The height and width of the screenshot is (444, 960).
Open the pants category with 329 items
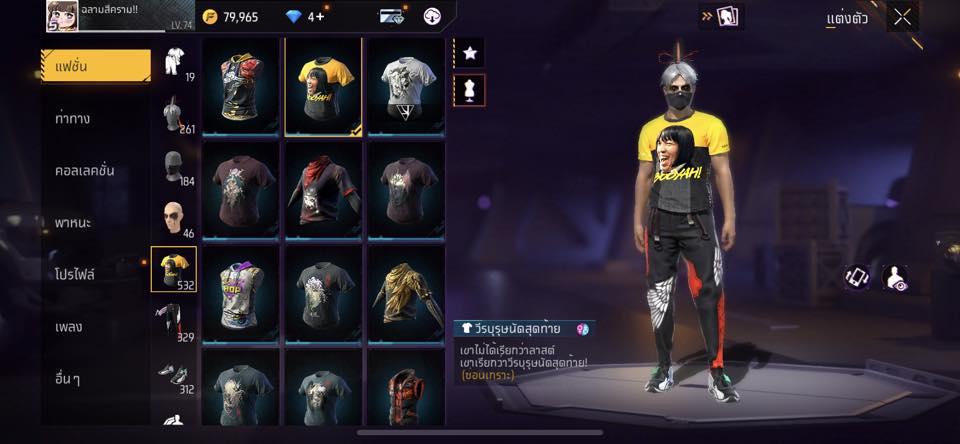[x=173, y=321]
